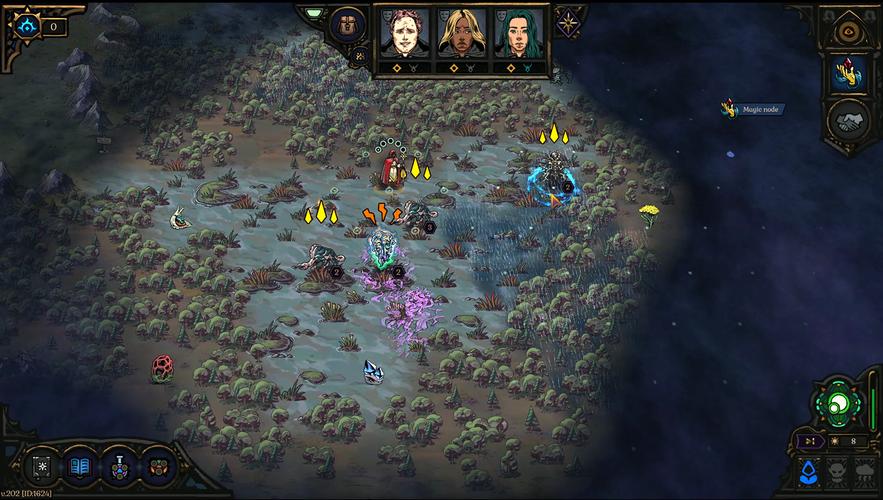Image resolution: width=883 pixels, height=500 pixels.
Task: Select the magic node hand icon
Action: [847, 71]
